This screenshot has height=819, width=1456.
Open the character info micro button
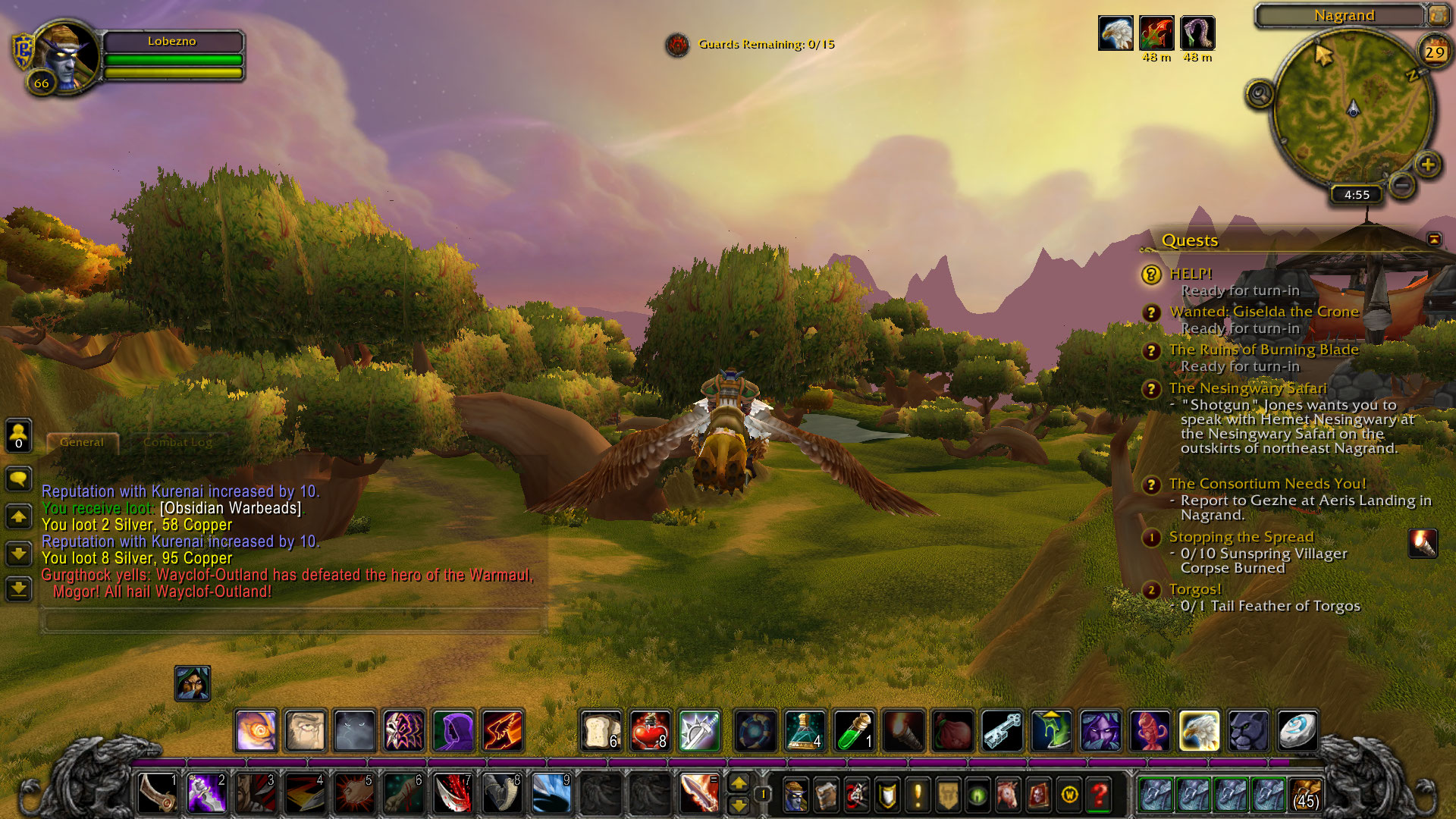(x=795, y=795)
